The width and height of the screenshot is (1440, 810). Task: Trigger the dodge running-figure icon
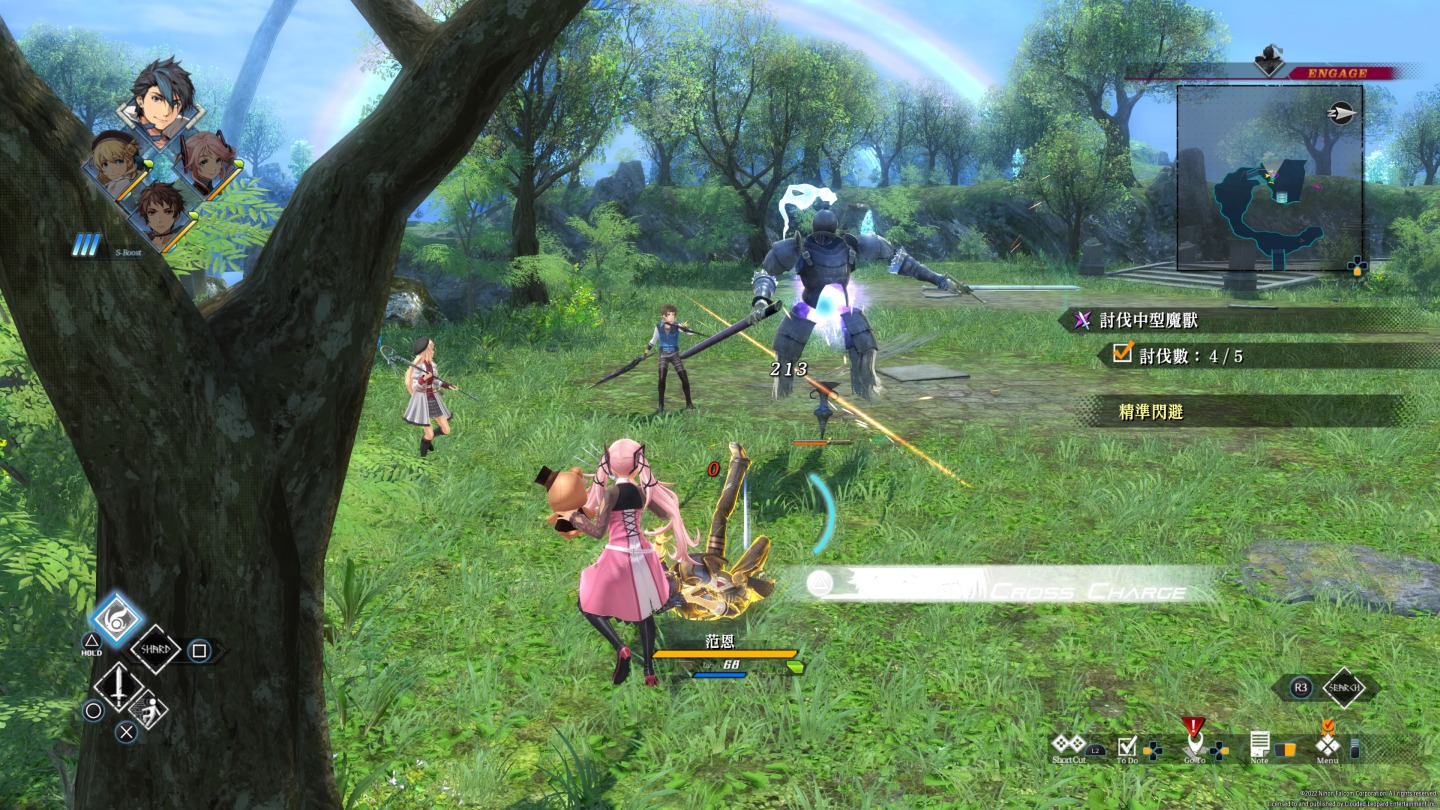148,708
